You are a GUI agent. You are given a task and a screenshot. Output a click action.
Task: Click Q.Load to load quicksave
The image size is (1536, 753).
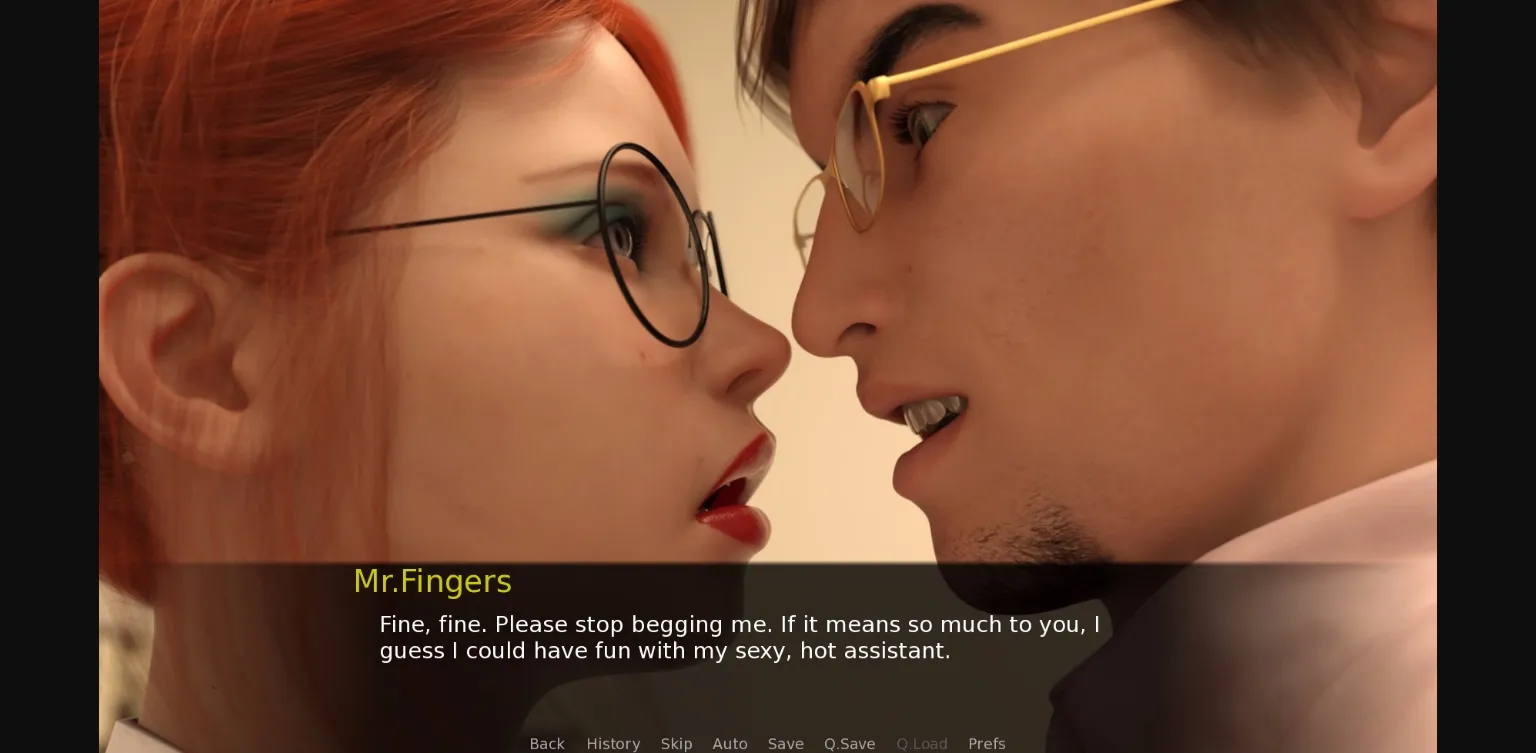click(922, 744)
